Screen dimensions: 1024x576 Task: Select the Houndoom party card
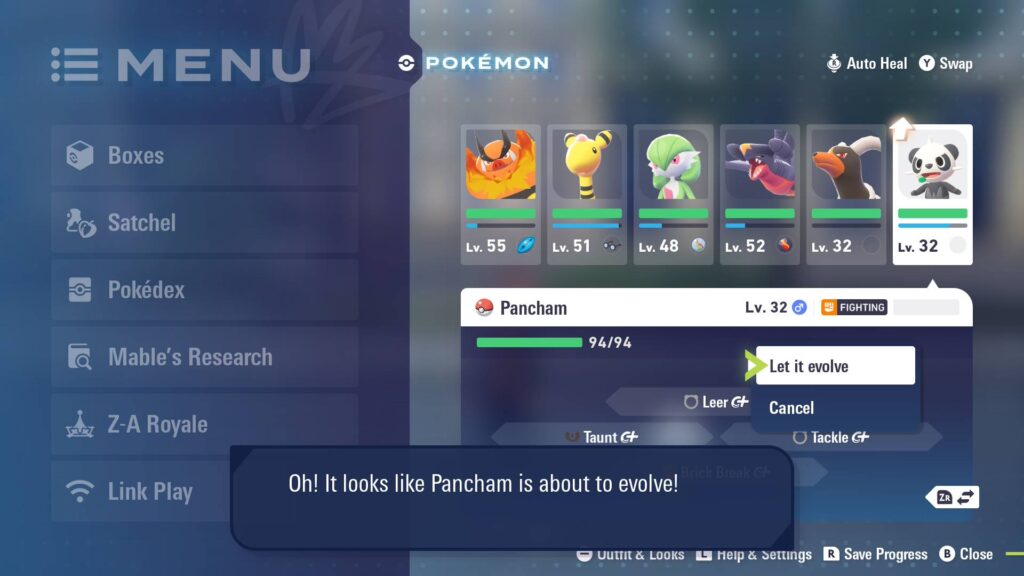click(x=846, y=194)
